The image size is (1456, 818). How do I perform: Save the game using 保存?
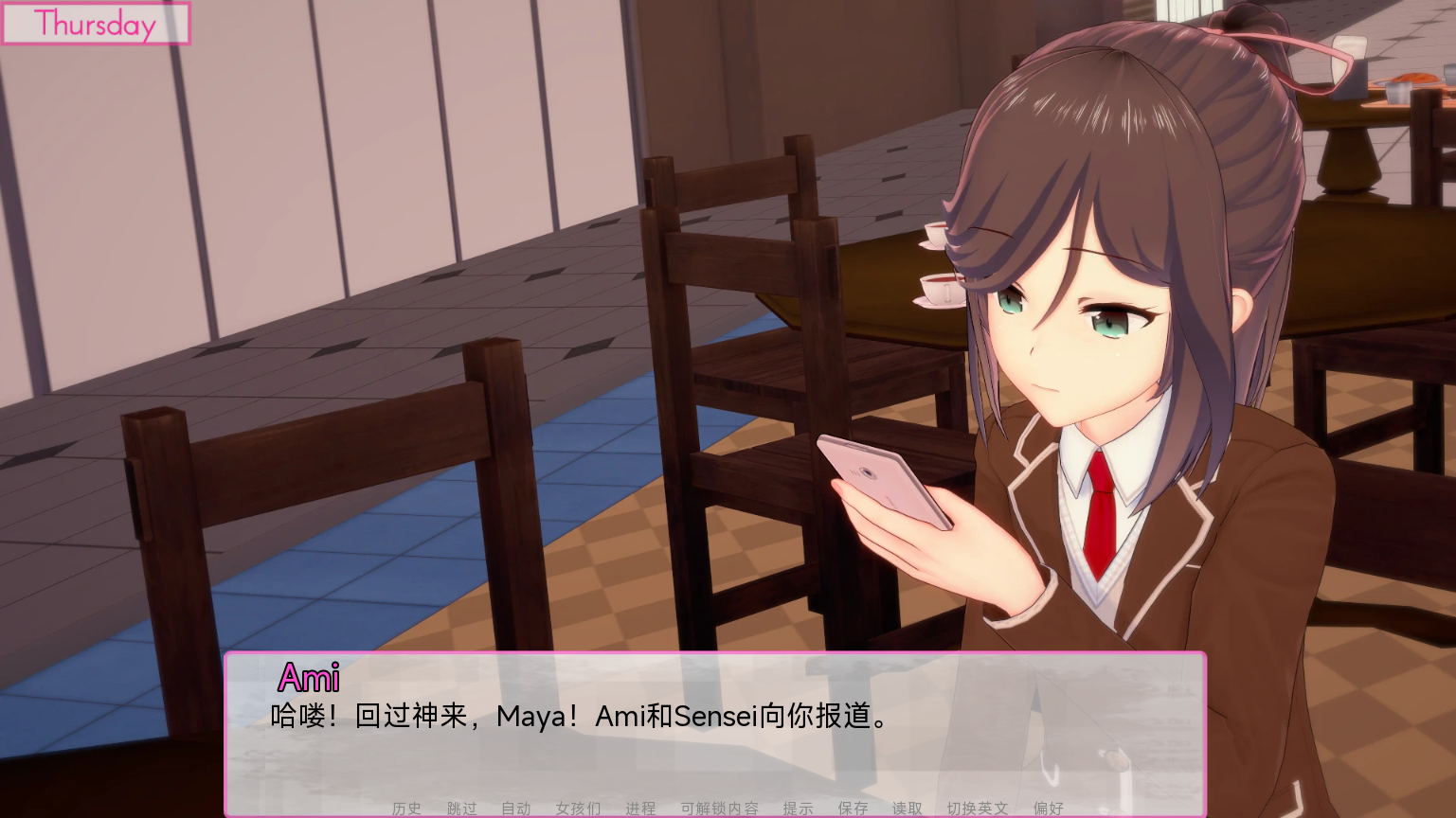853,808
